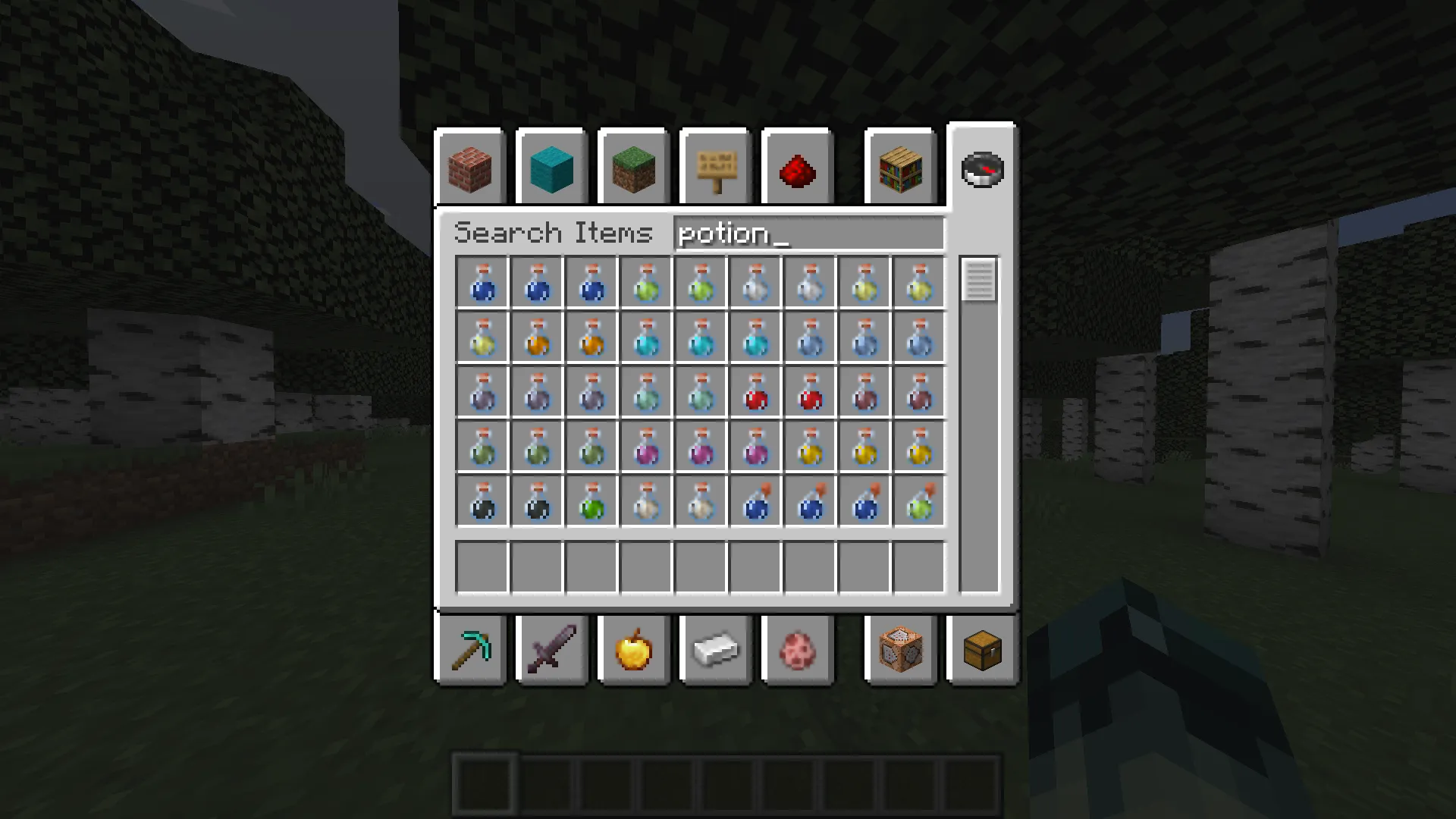Click the Functional Blocks sign tab icon

(x=714, y=168)
